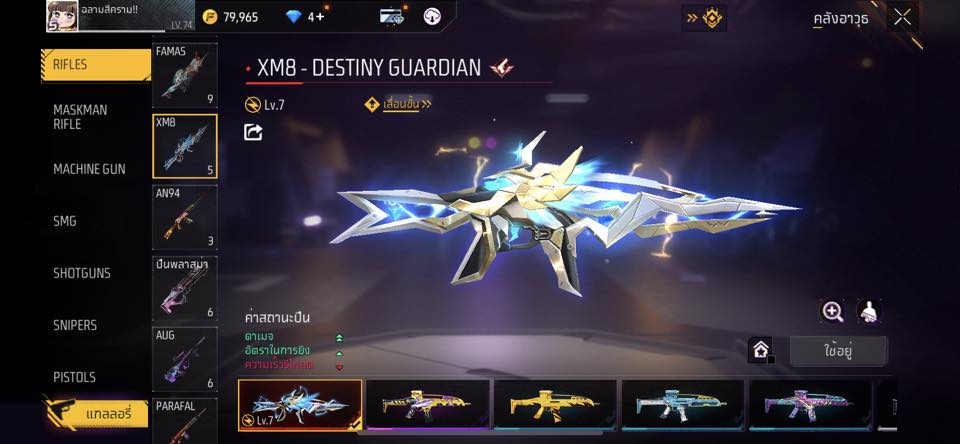Click the share icon below Lv.7

click(253, 132)
